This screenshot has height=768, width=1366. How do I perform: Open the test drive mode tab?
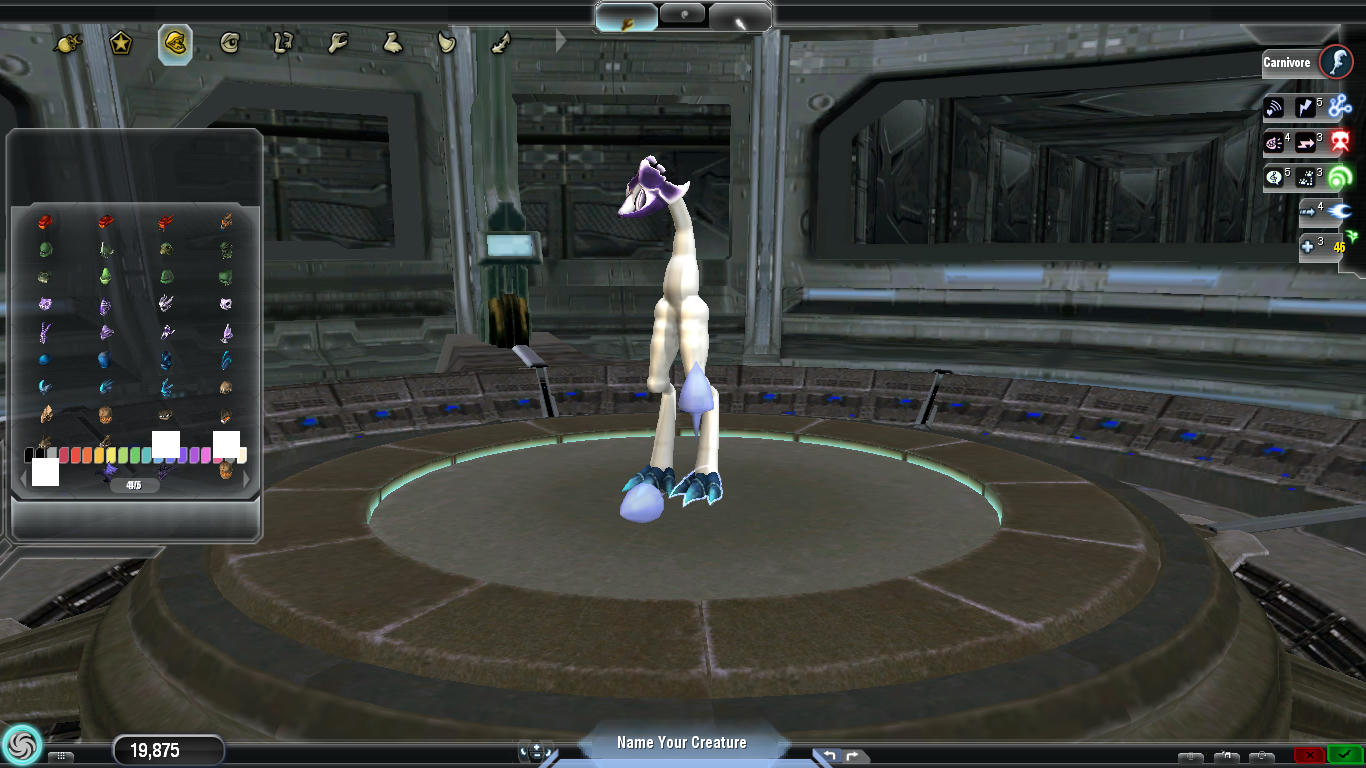tap(740, 18)
